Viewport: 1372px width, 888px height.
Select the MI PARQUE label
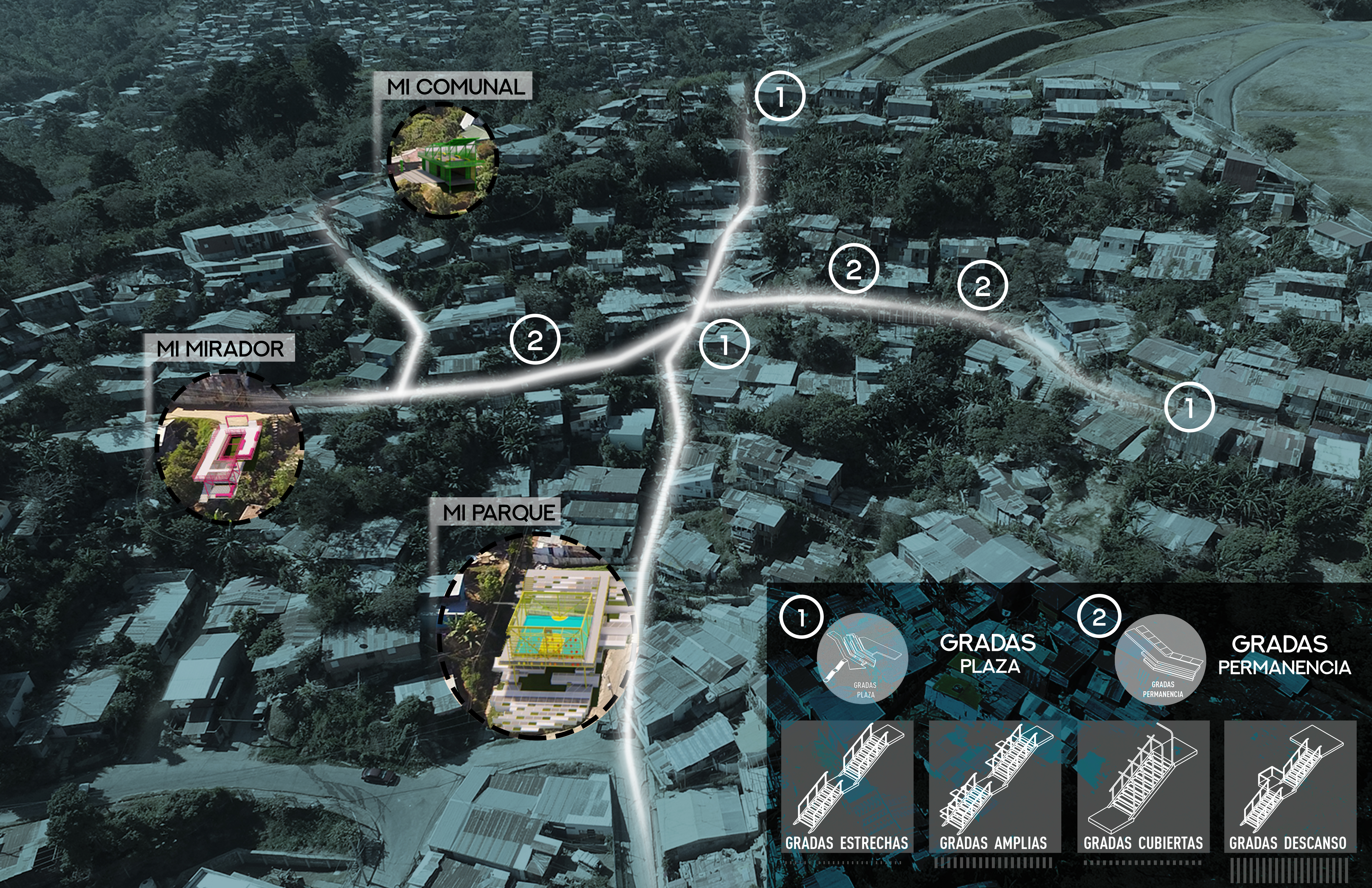[499, 513]
